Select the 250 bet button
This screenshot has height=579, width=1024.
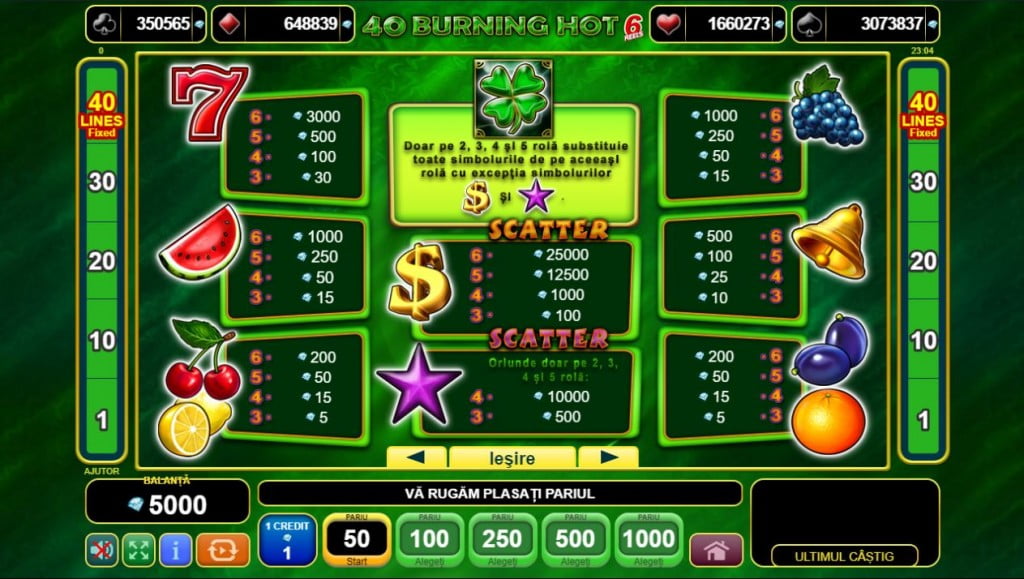502,540
